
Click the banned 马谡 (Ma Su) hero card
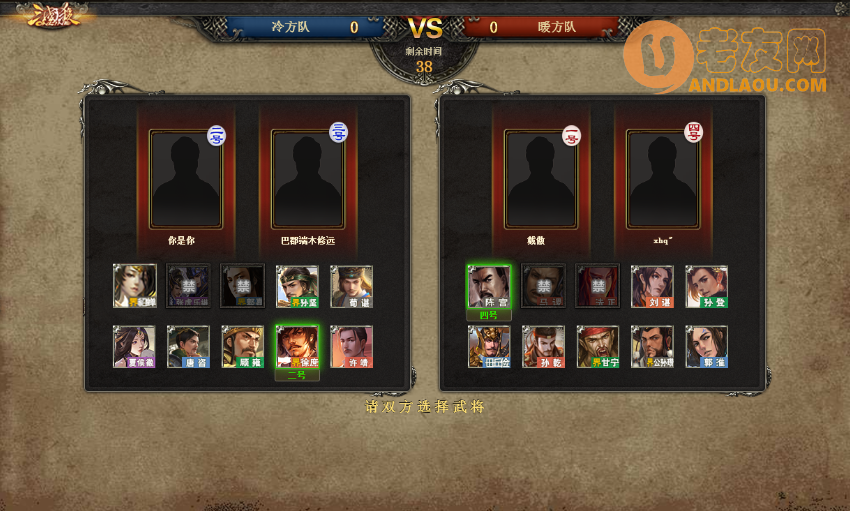coord(543,286)
